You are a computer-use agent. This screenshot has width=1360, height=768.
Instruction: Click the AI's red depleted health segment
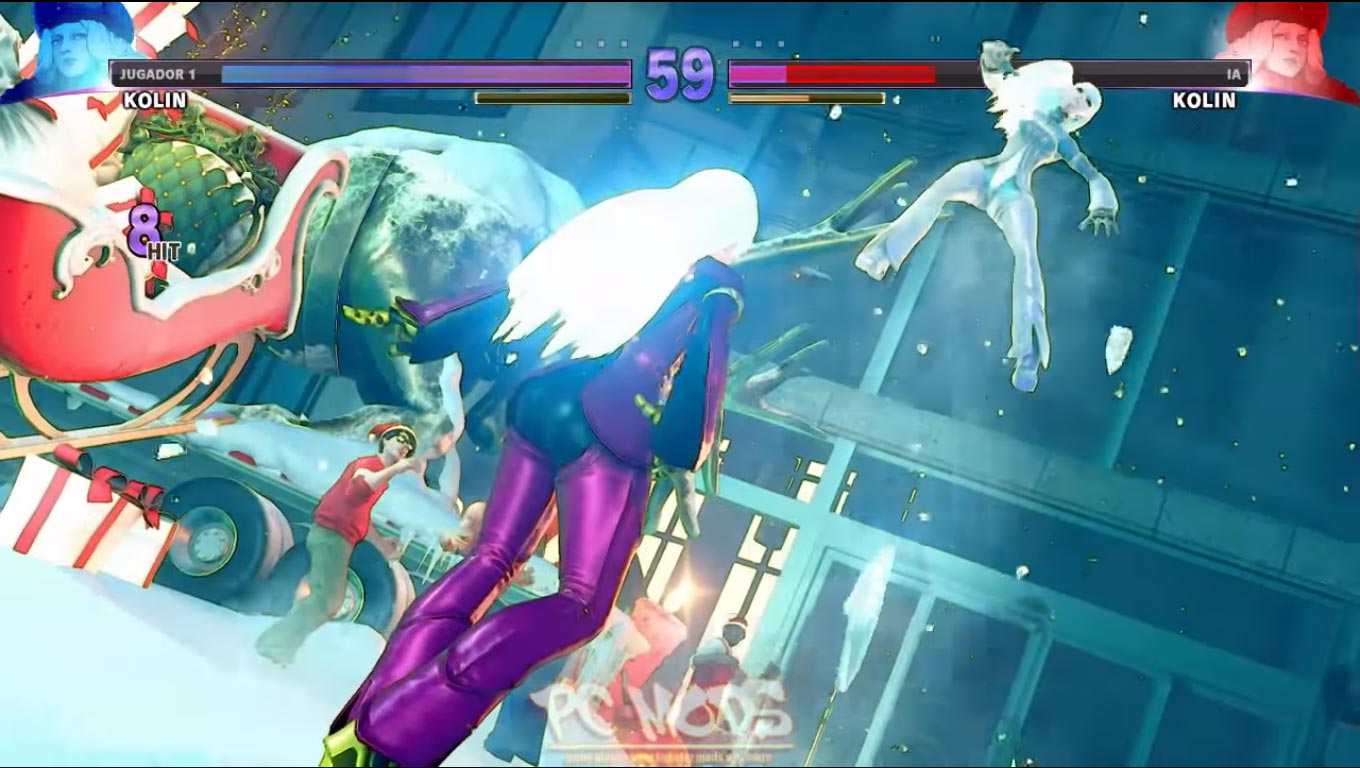pyautogui.click(x=860, y=72)
